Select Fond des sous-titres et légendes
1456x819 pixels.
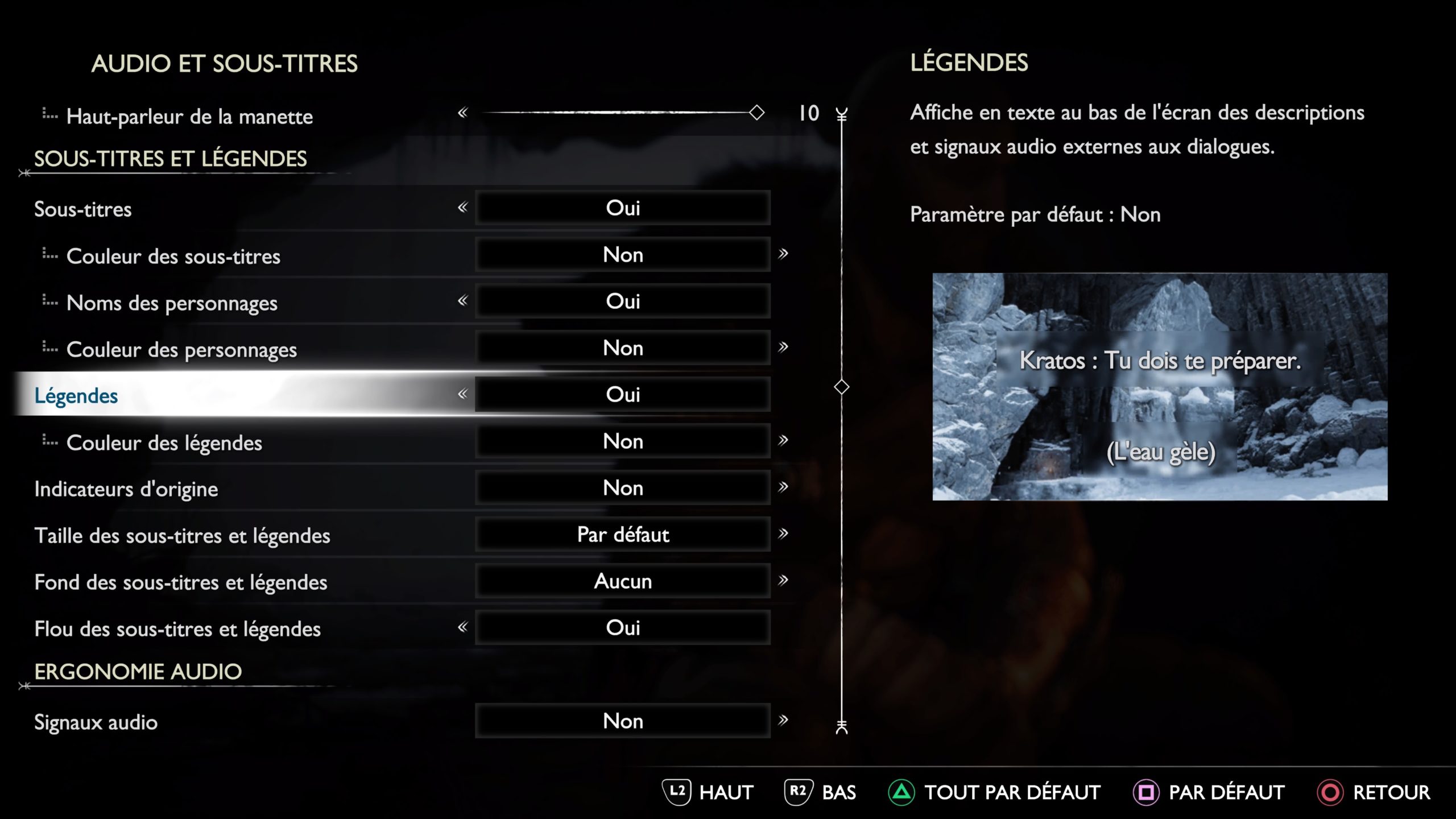click(x=180, y=582)
